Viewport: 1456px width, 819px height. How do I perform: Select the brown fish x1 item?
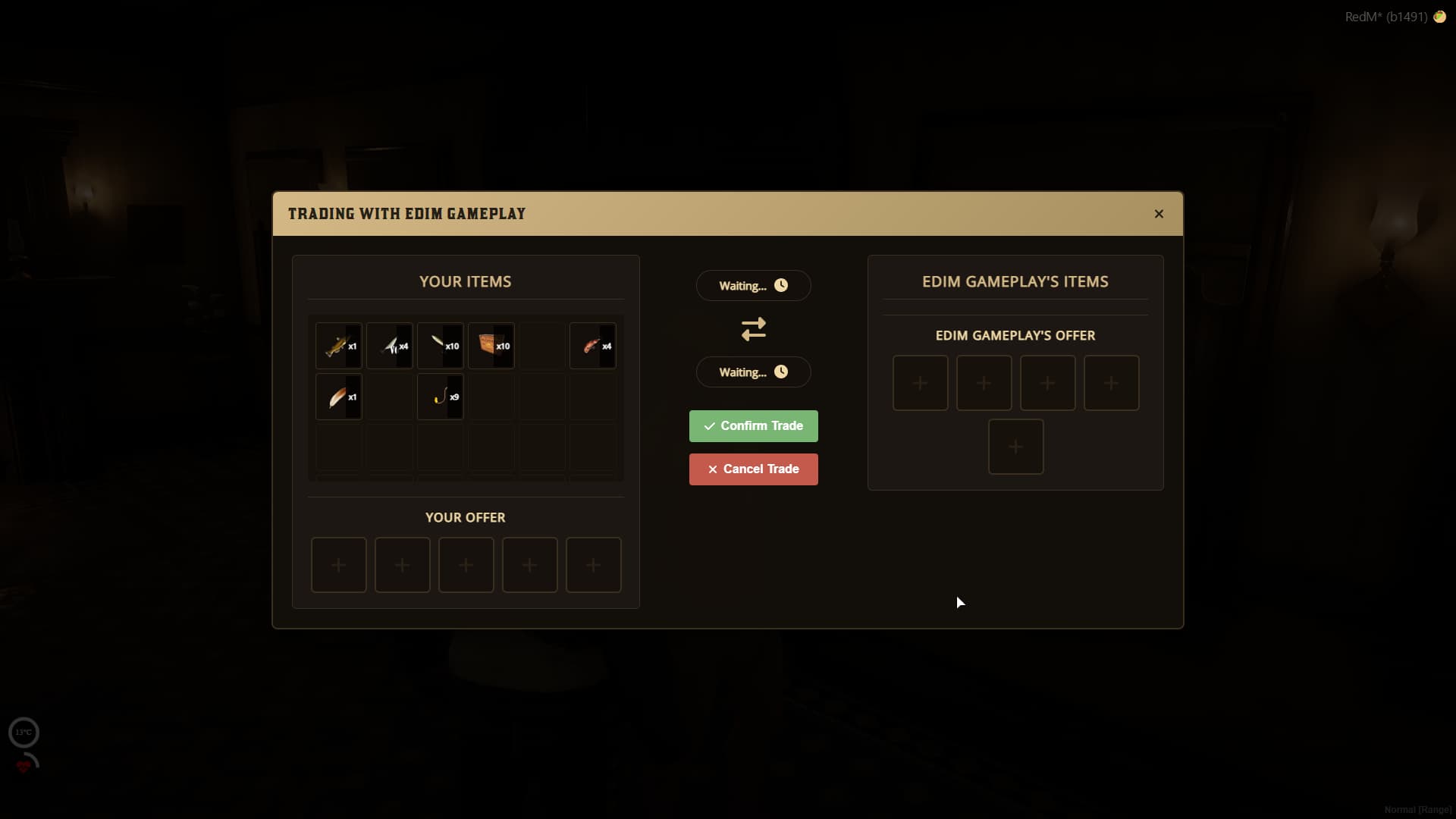(x=339, y=346)
